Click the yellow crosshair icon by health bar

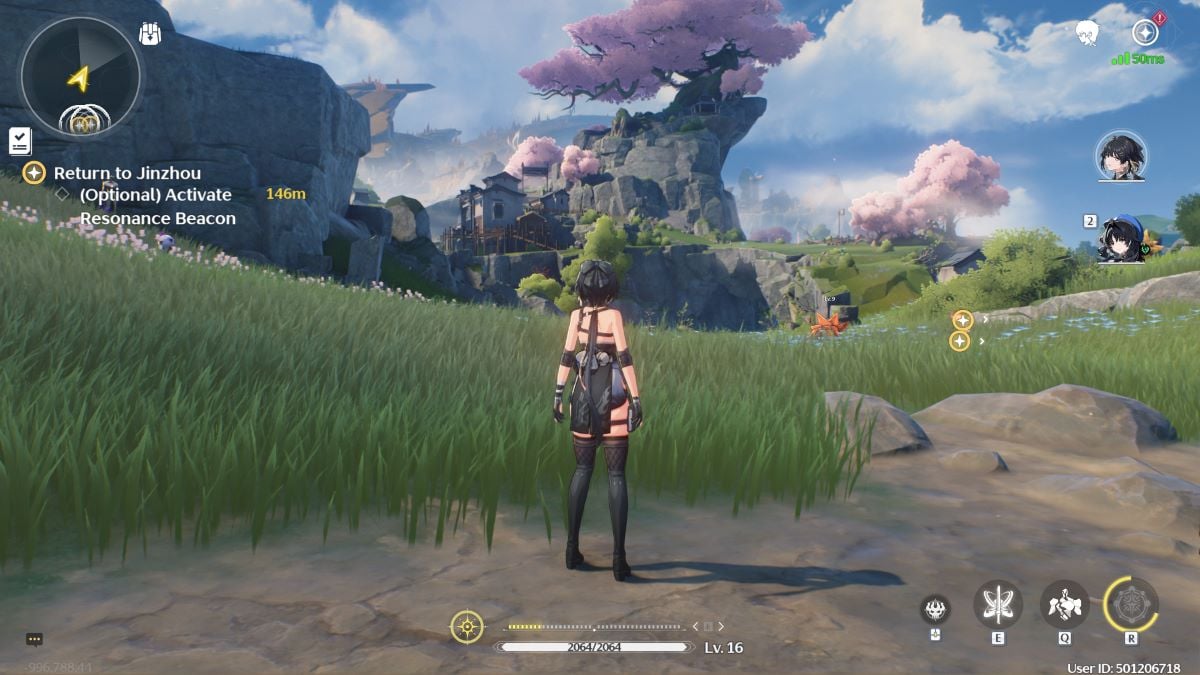click(x=467, y=627)
